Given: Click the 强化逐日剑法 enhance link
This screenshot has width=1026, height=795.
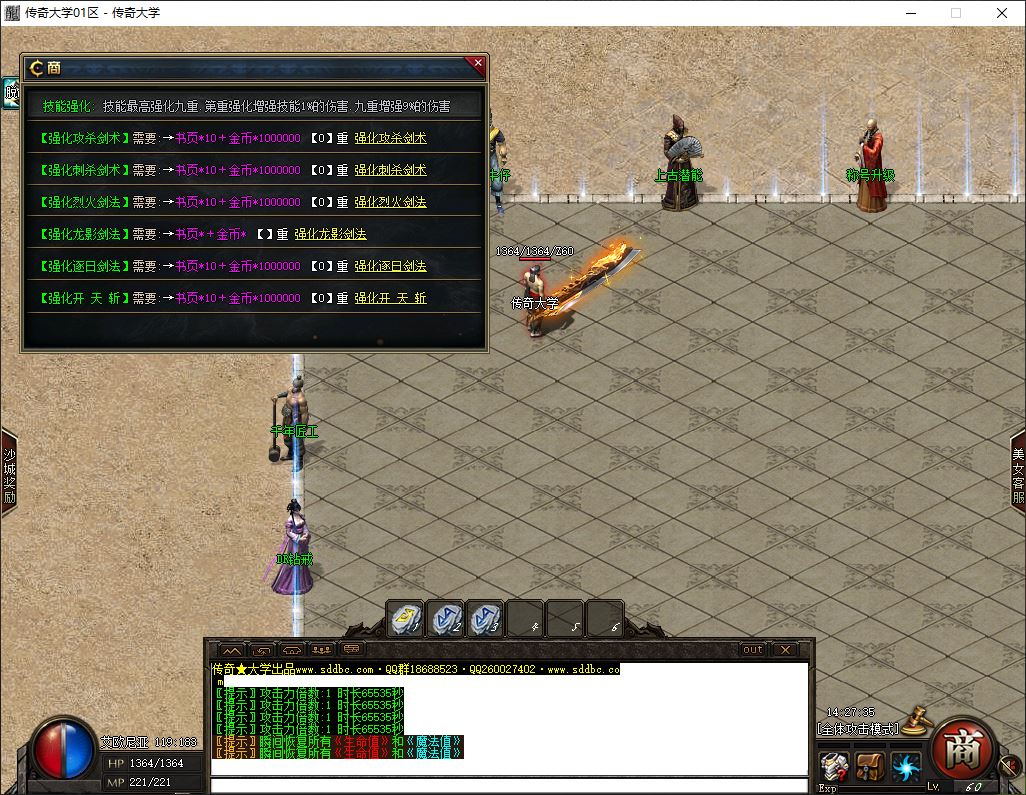Looking at the screenshot, I should coord(390,266).
